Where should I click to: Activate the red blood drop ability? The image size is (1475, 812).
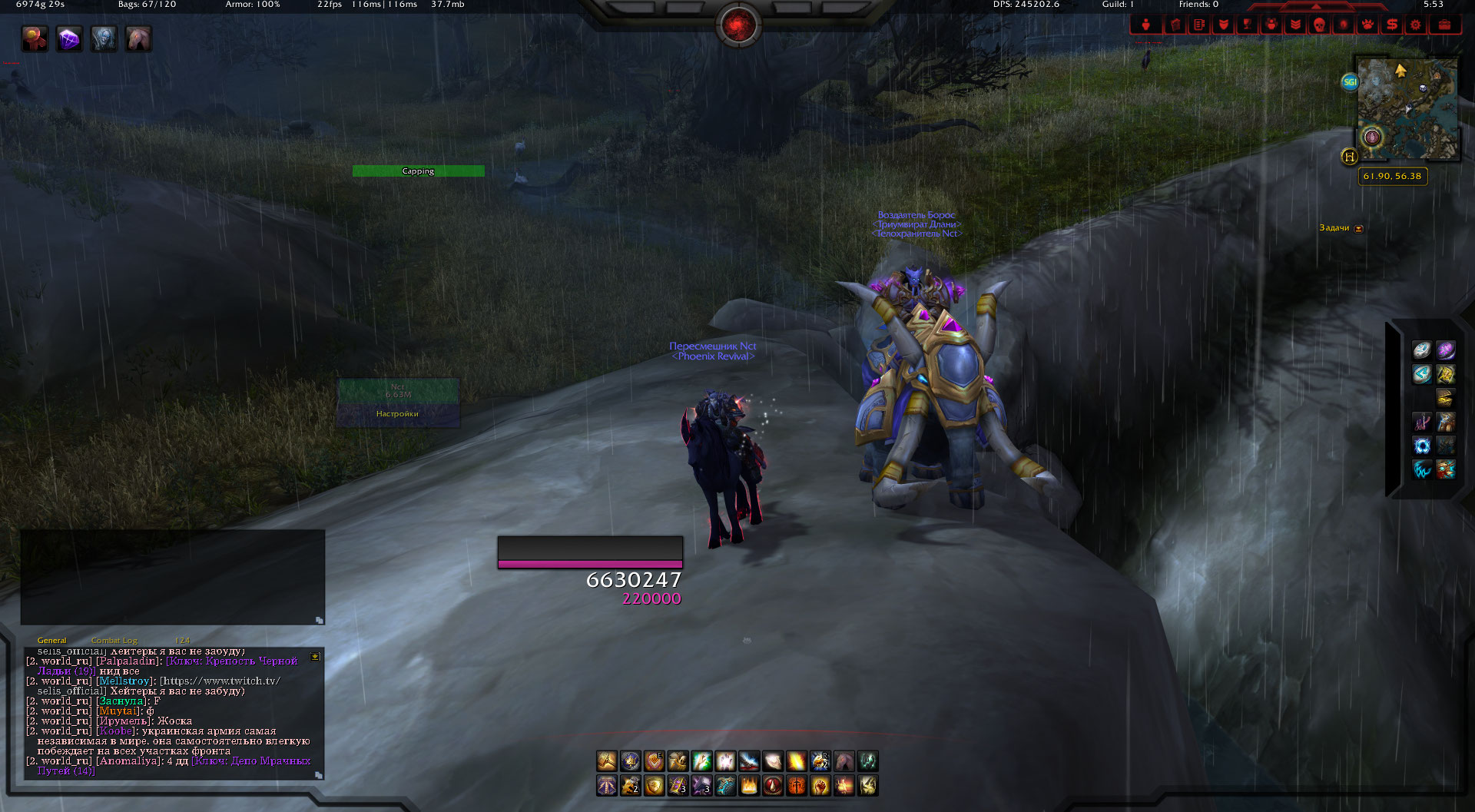tap(773, 786)
